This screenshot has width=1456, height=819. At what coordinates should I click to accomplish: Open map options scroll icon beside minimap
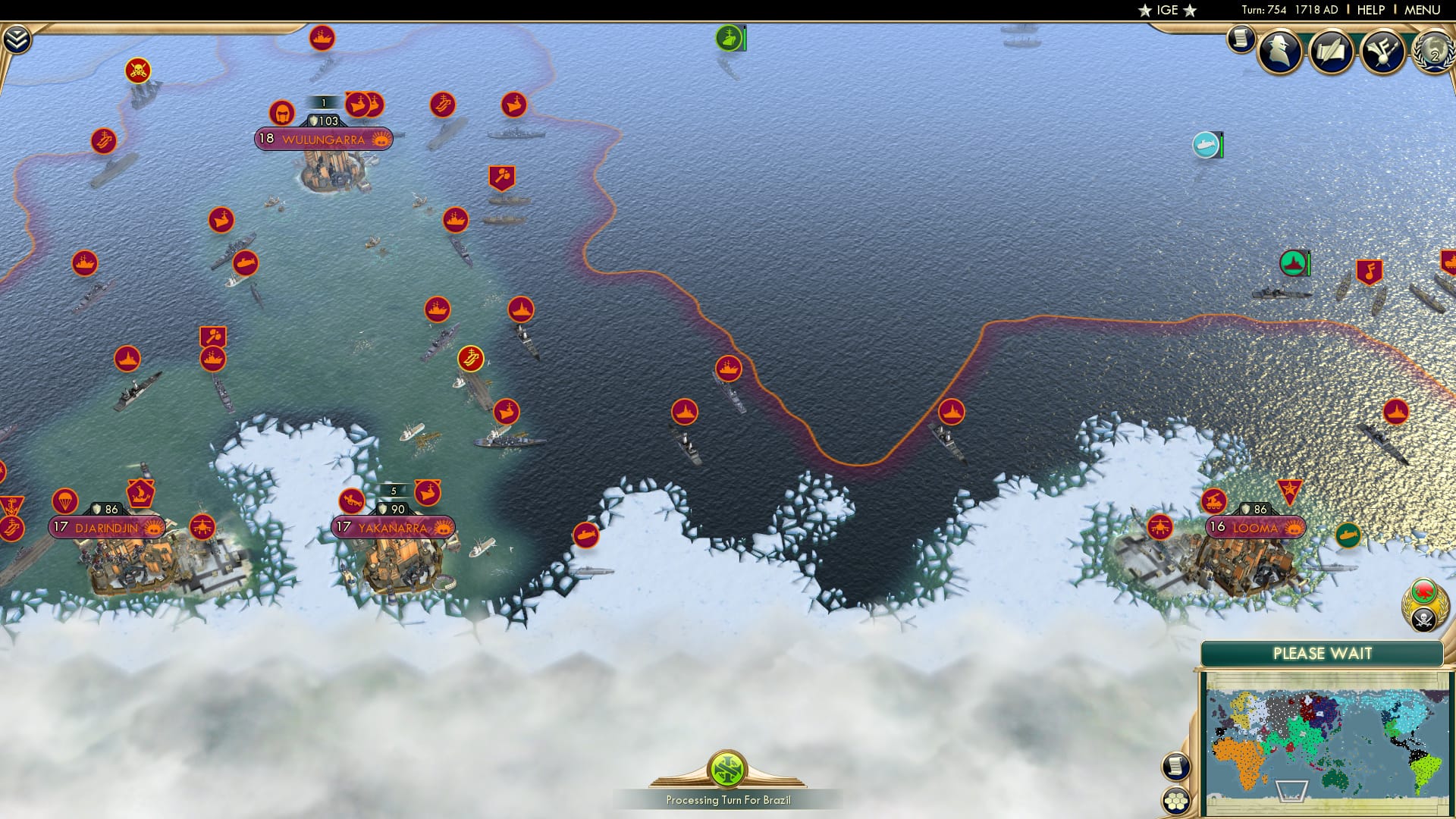(x=1176, y=767)
